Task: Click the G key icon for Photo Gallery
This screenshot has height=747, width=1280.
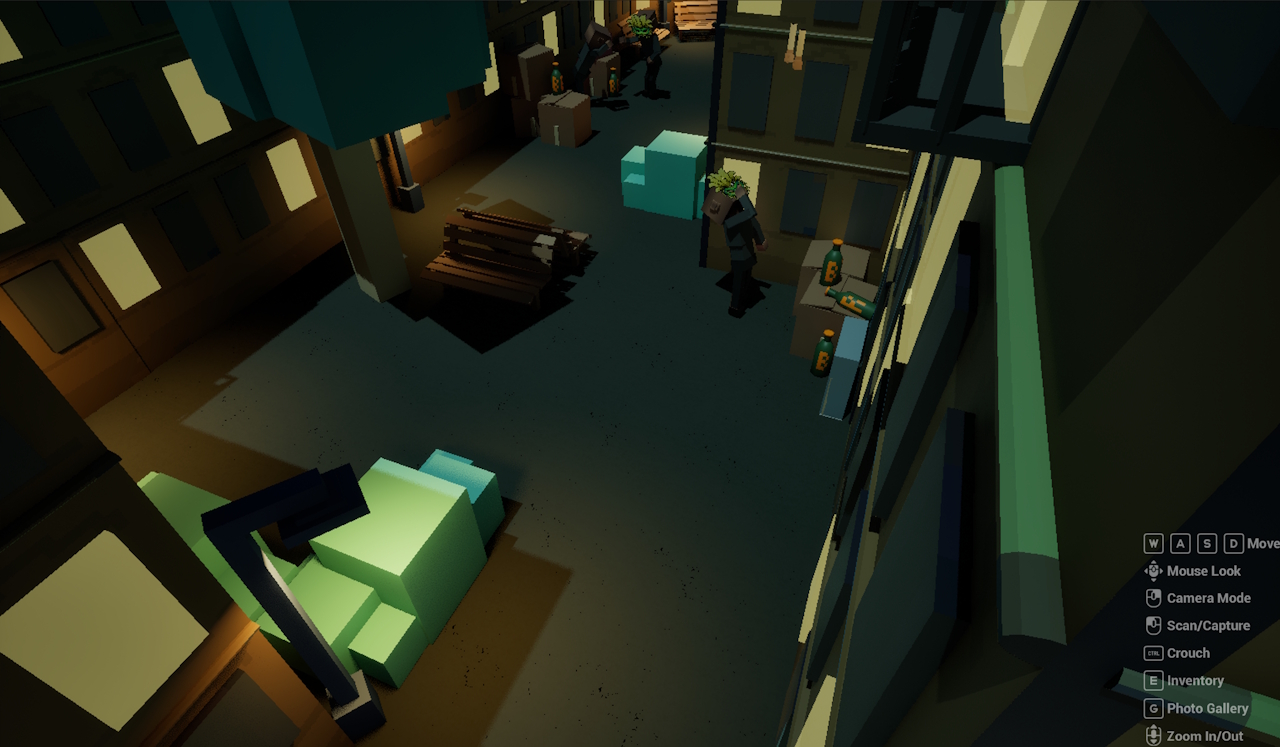Action: 1152,708
